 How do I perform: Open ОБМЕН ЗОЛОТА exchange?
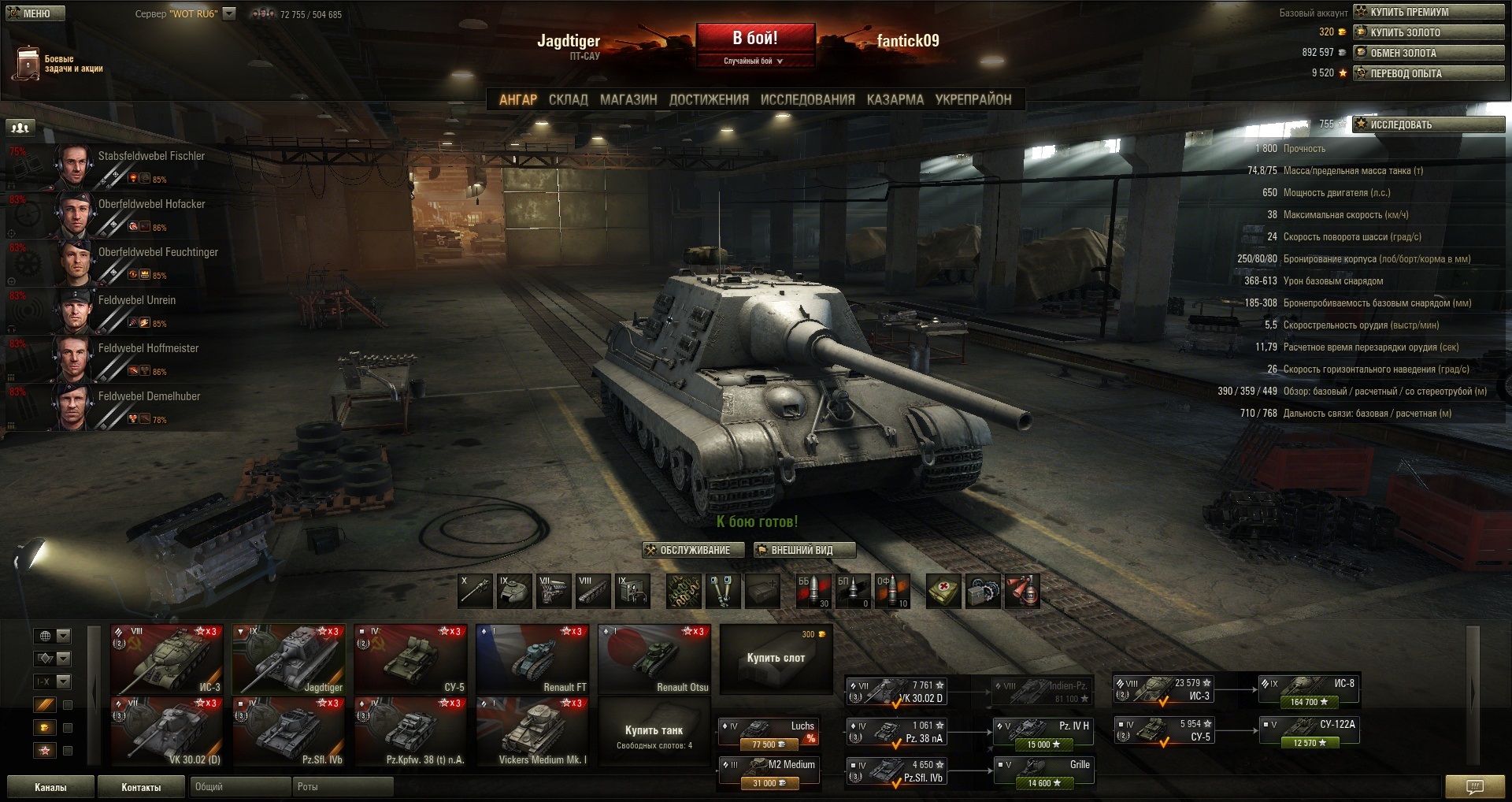tap(1429, 53)
